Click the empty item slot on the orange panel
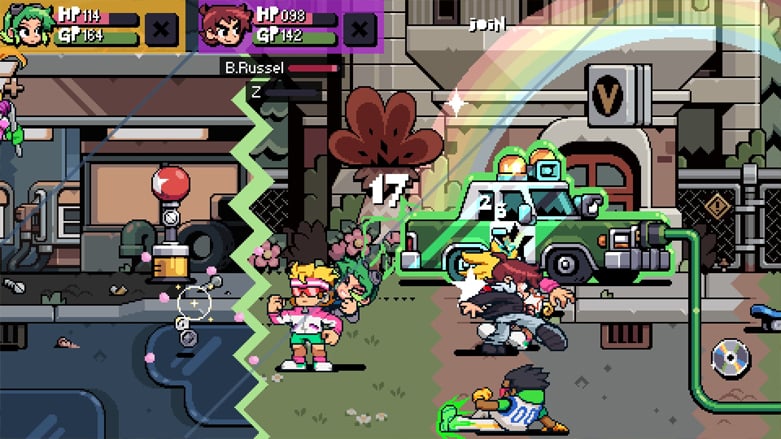The width and height of the screenshot is (781, 439). (x=162, y=28)
